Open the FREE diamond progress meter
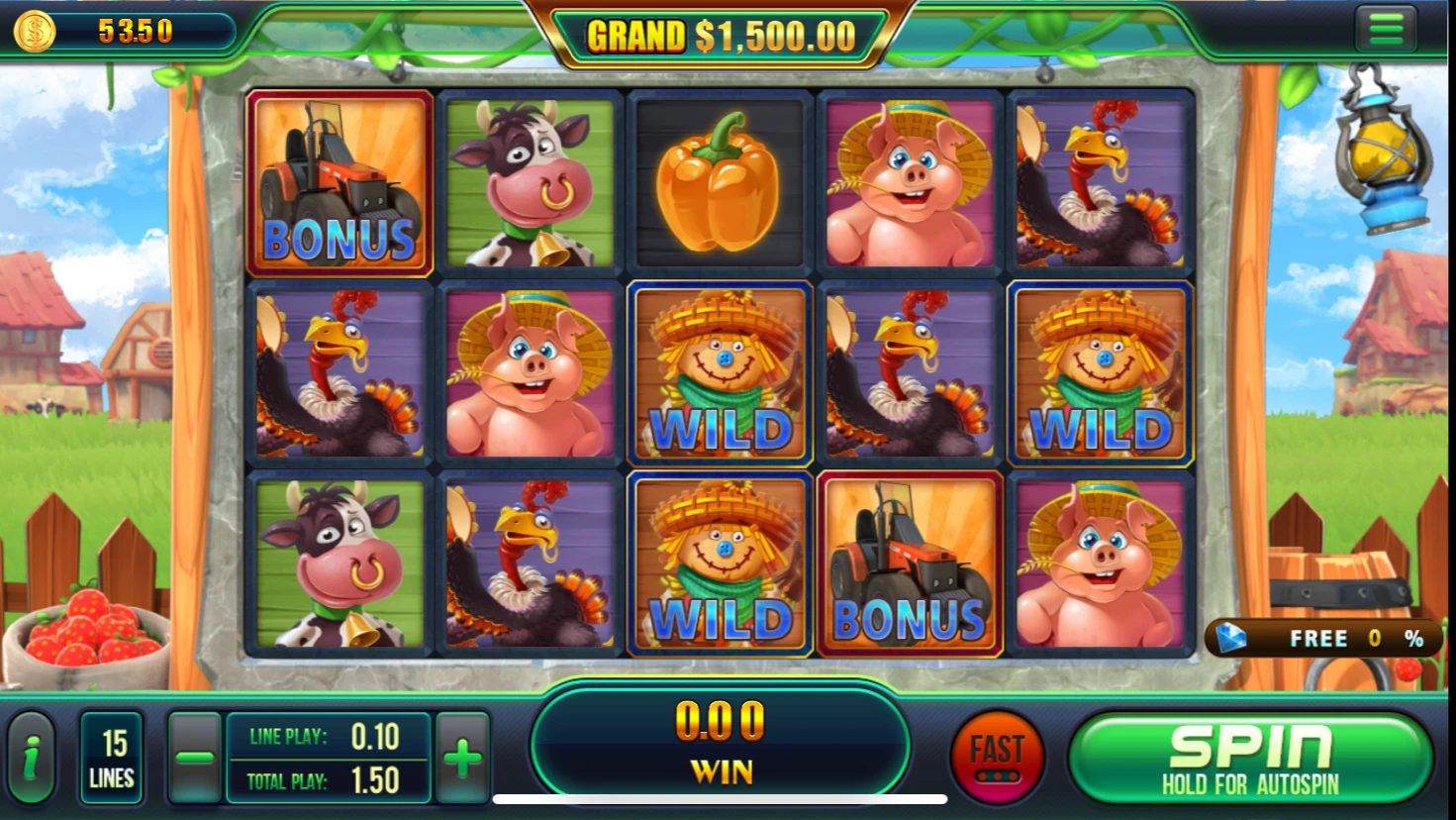 pos(1318,639)
